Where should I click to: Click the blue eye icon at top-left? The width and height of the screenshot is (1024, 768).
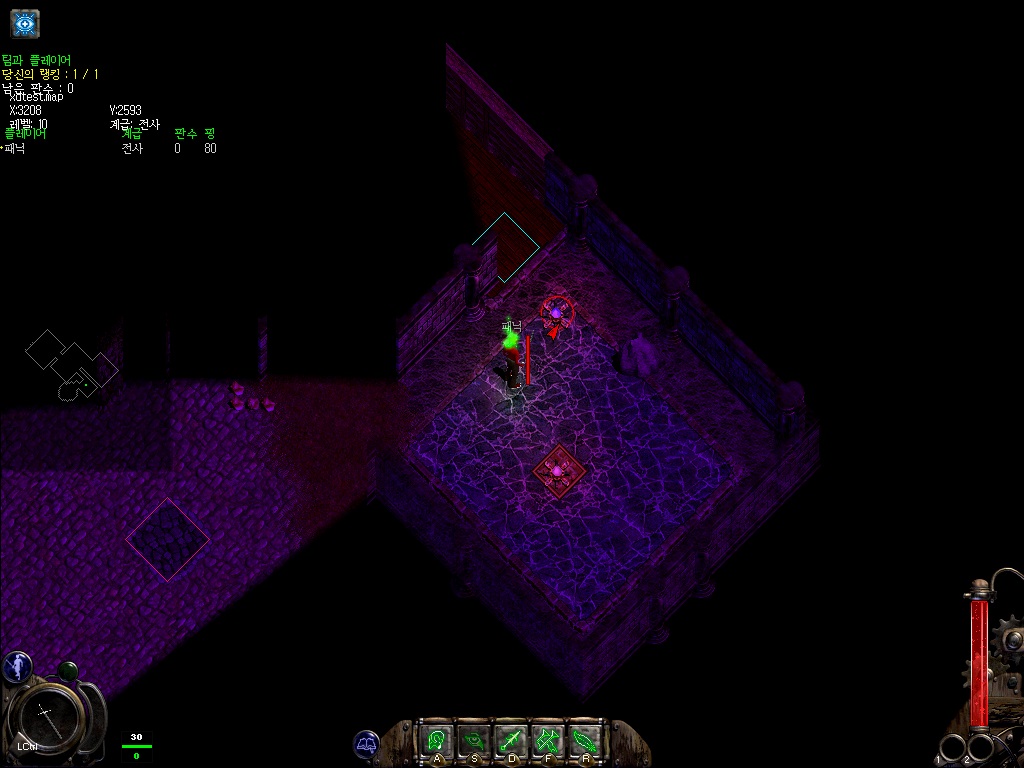[25, 22]
